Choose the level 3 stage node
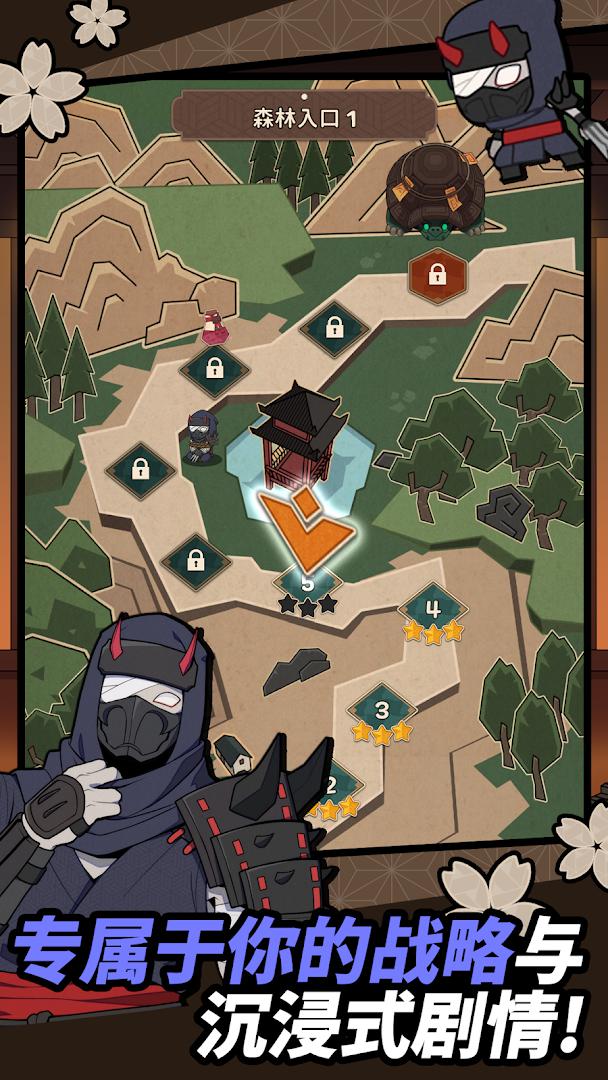This screenshot has height=1080, width=608. click(382, 710)
